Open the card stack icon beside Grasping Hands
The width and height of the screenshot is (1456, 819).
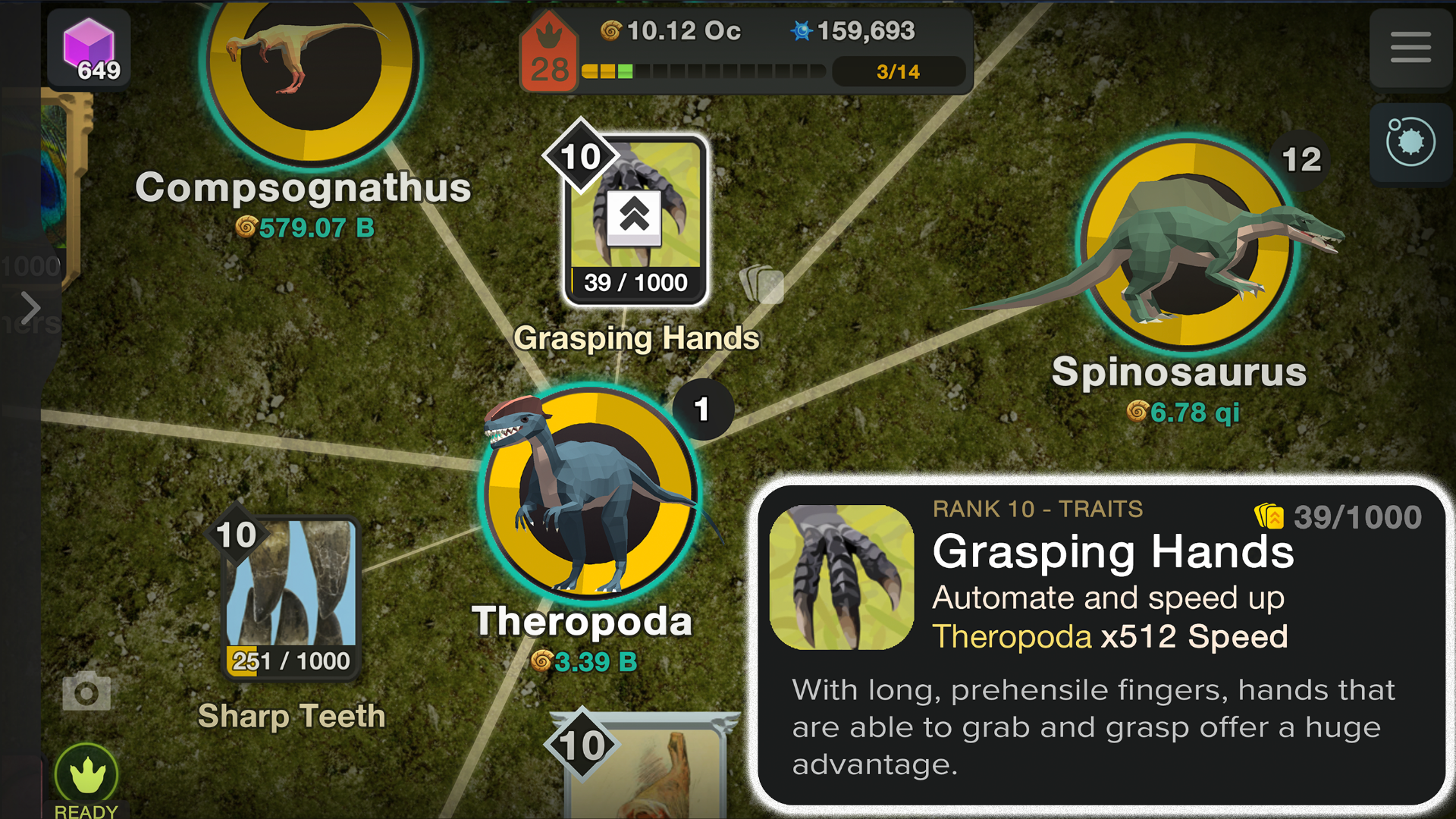761,284
